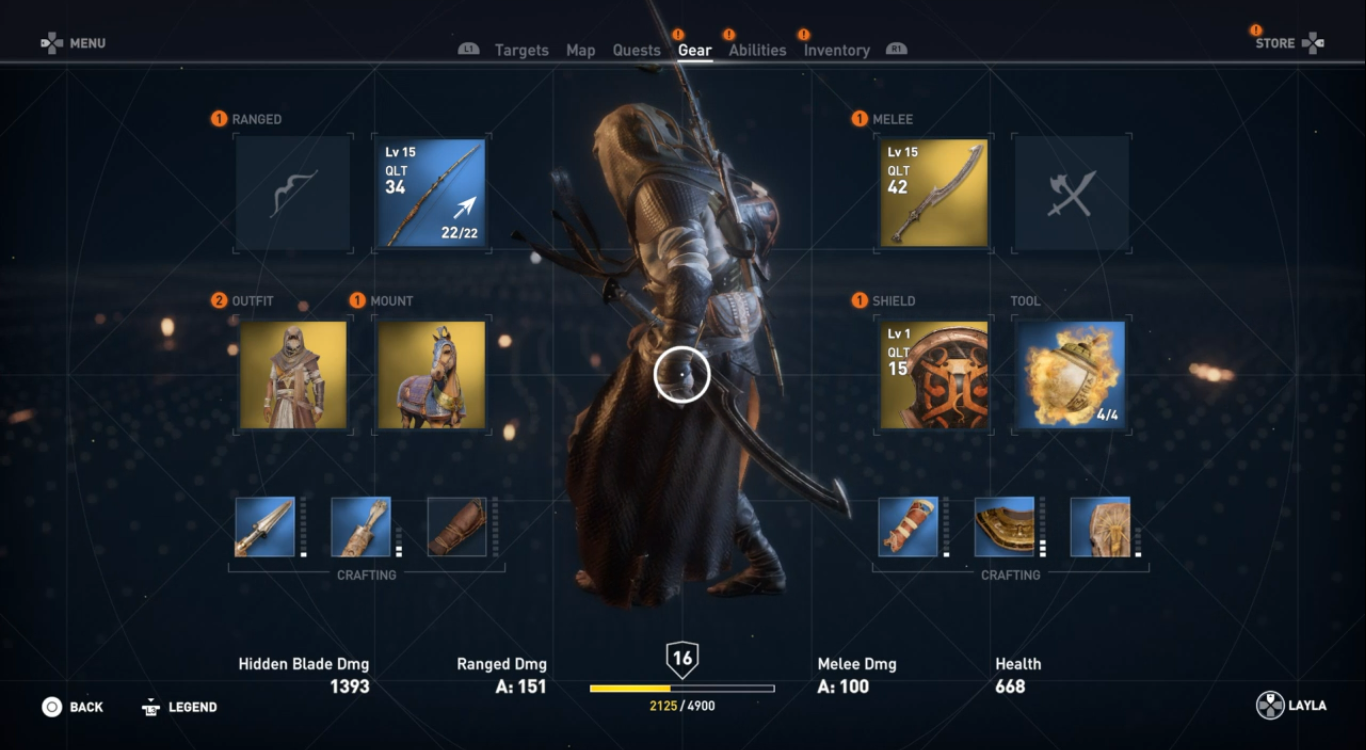This screenshot has height=750, width=1366.
Task: Select the horse mount slot
Action: (x=431, y=375)
